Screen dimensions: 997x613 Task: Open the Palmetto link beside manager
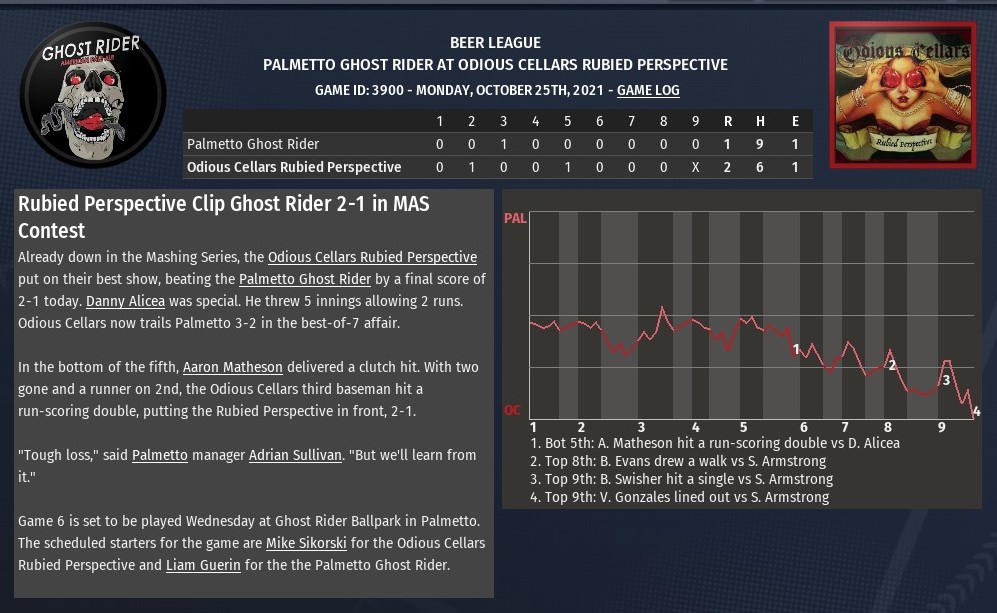tap(160, 455)
